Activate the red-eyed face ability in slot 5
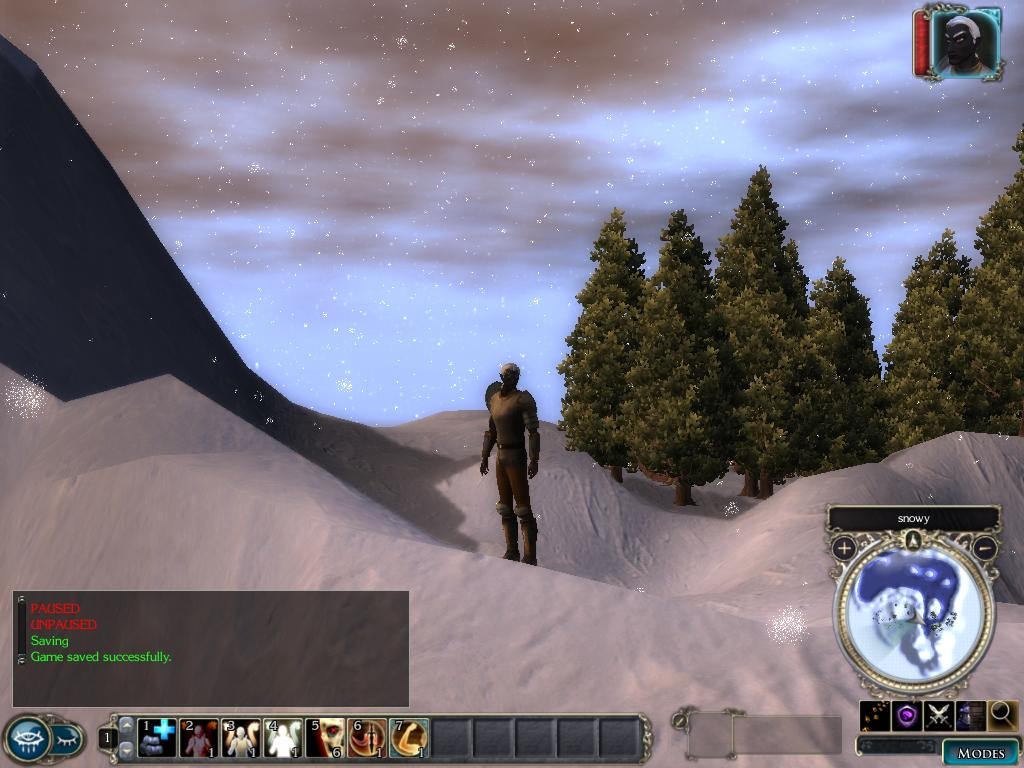Image resolution: width=1024 pixels, height=768 pixels. click(325, 738)
